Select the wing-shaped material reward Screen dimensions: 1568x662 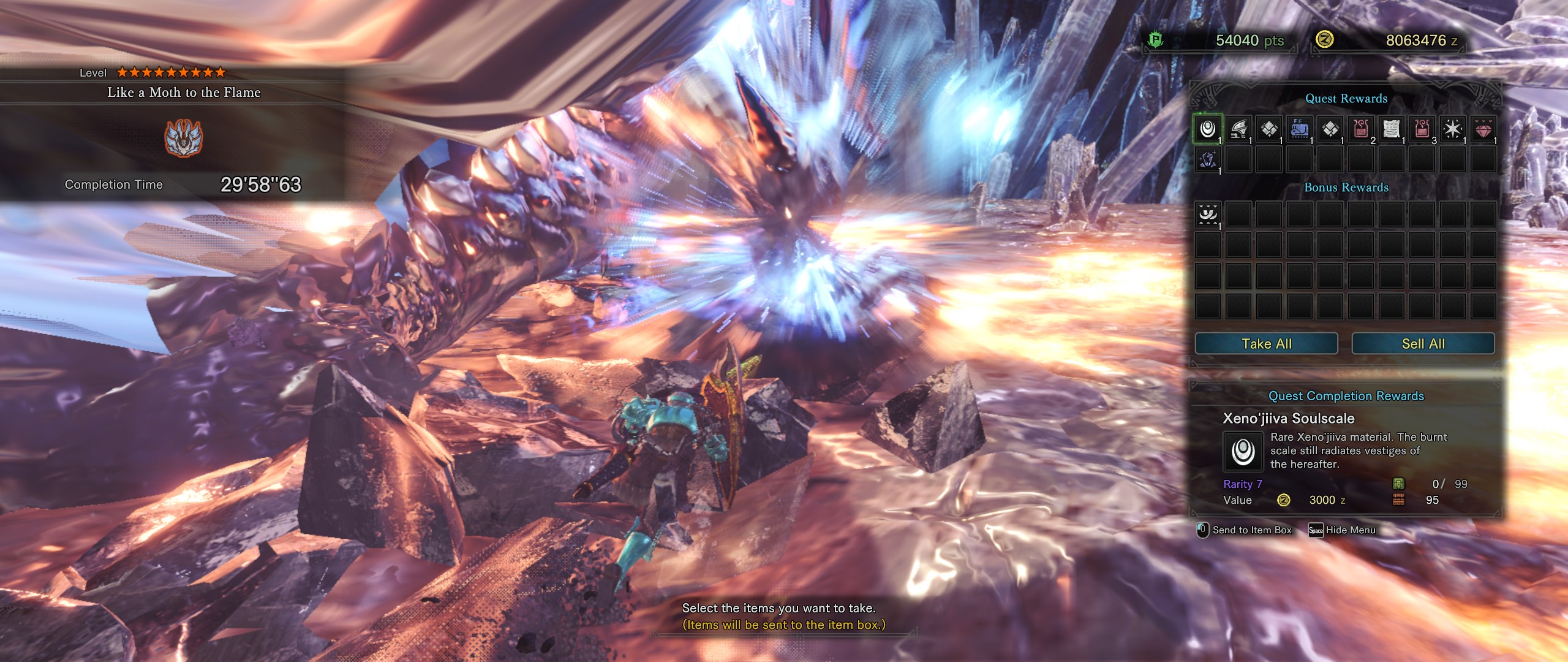click(x=1238, y=129)
